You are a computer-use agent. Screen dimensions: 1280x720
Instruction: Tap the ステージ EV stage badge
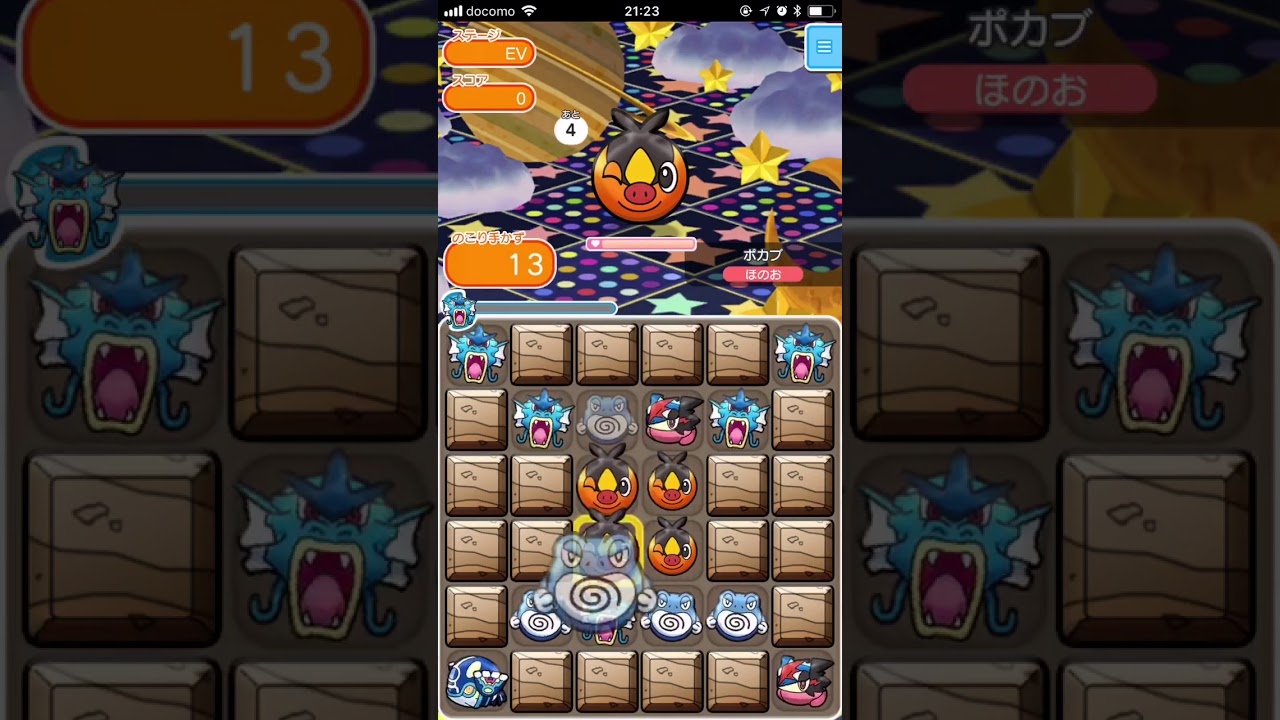click(x=490, y=53)
